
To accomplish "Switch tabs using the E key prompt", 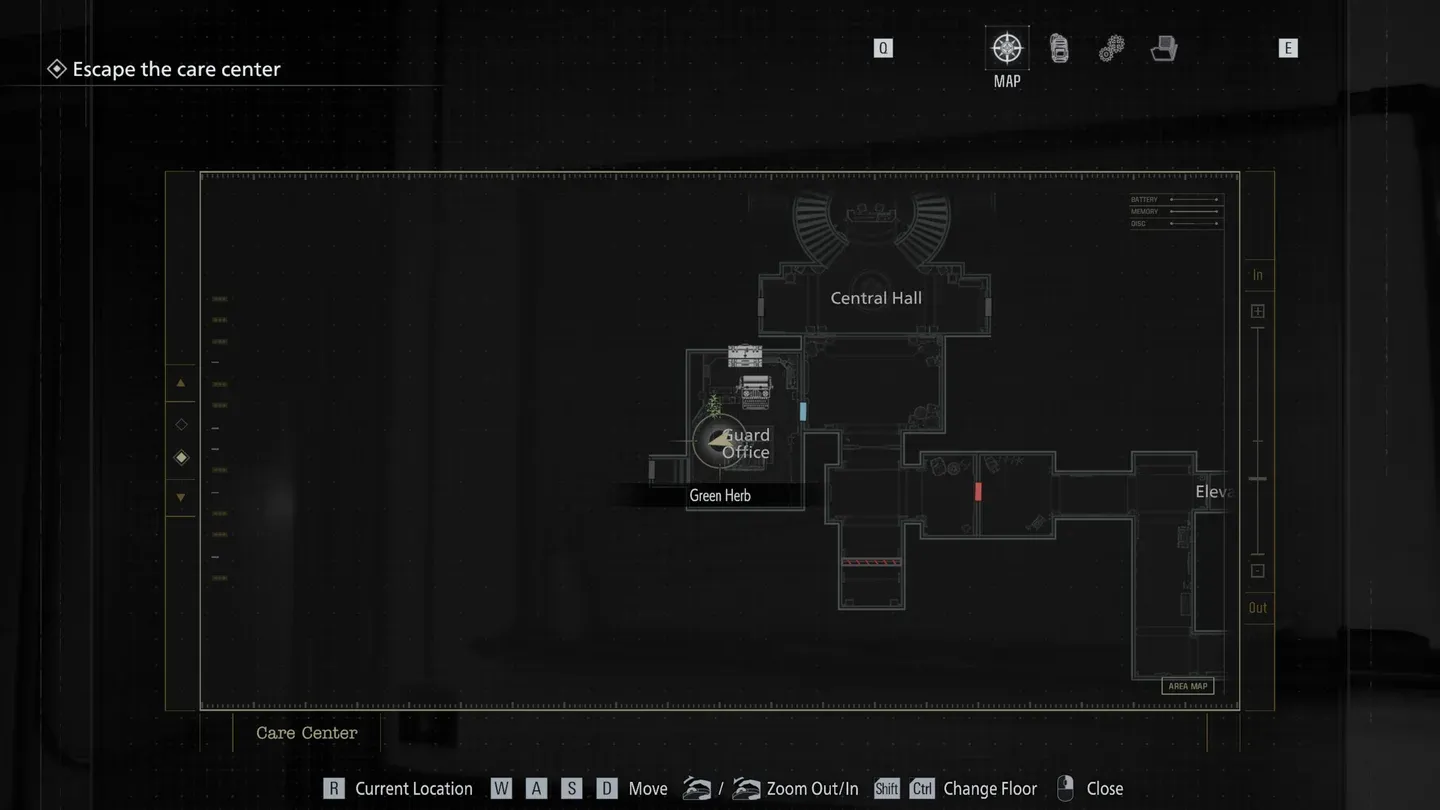I will tap(1288, 47).
